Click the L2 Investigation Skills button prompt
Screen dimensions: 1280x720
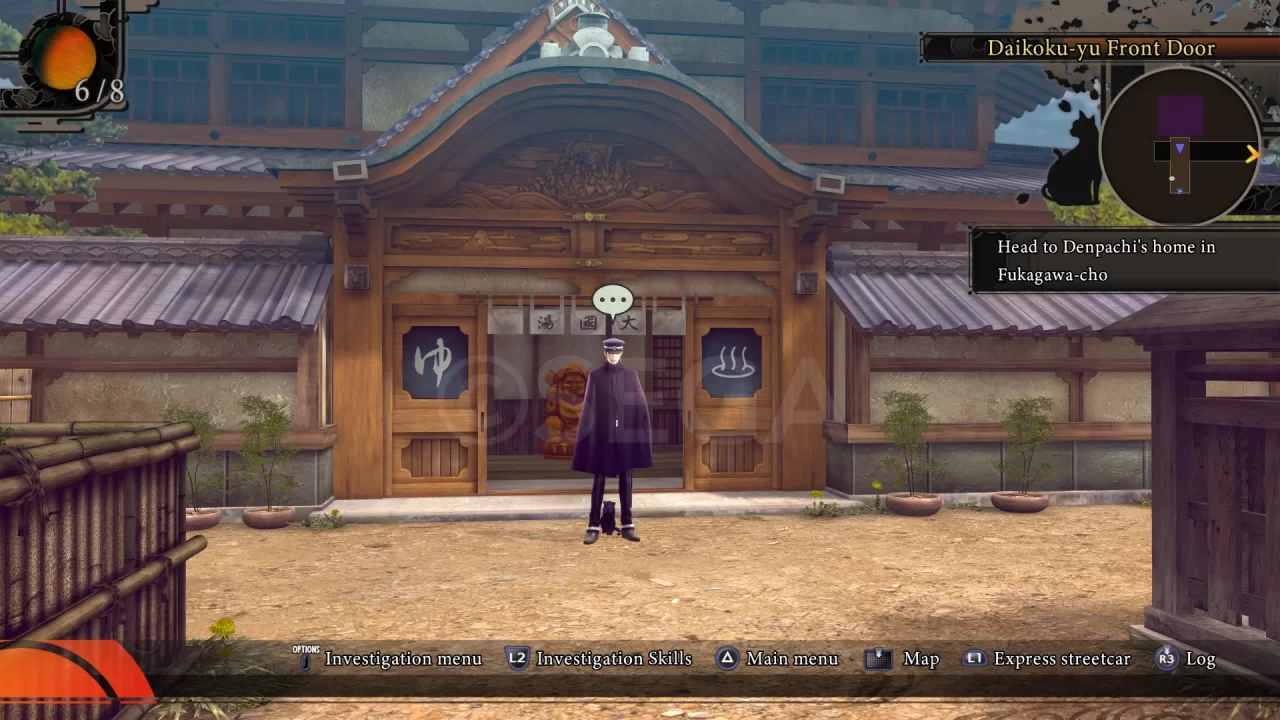[x=517, y=659]
